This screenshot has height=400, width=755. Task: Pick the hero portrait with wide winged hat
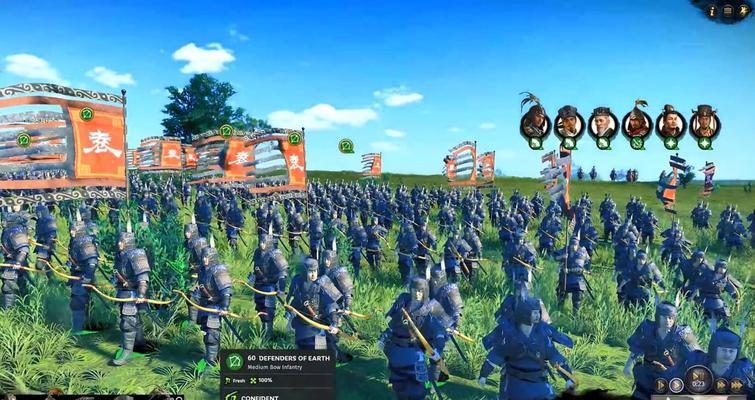coord(705,123)
